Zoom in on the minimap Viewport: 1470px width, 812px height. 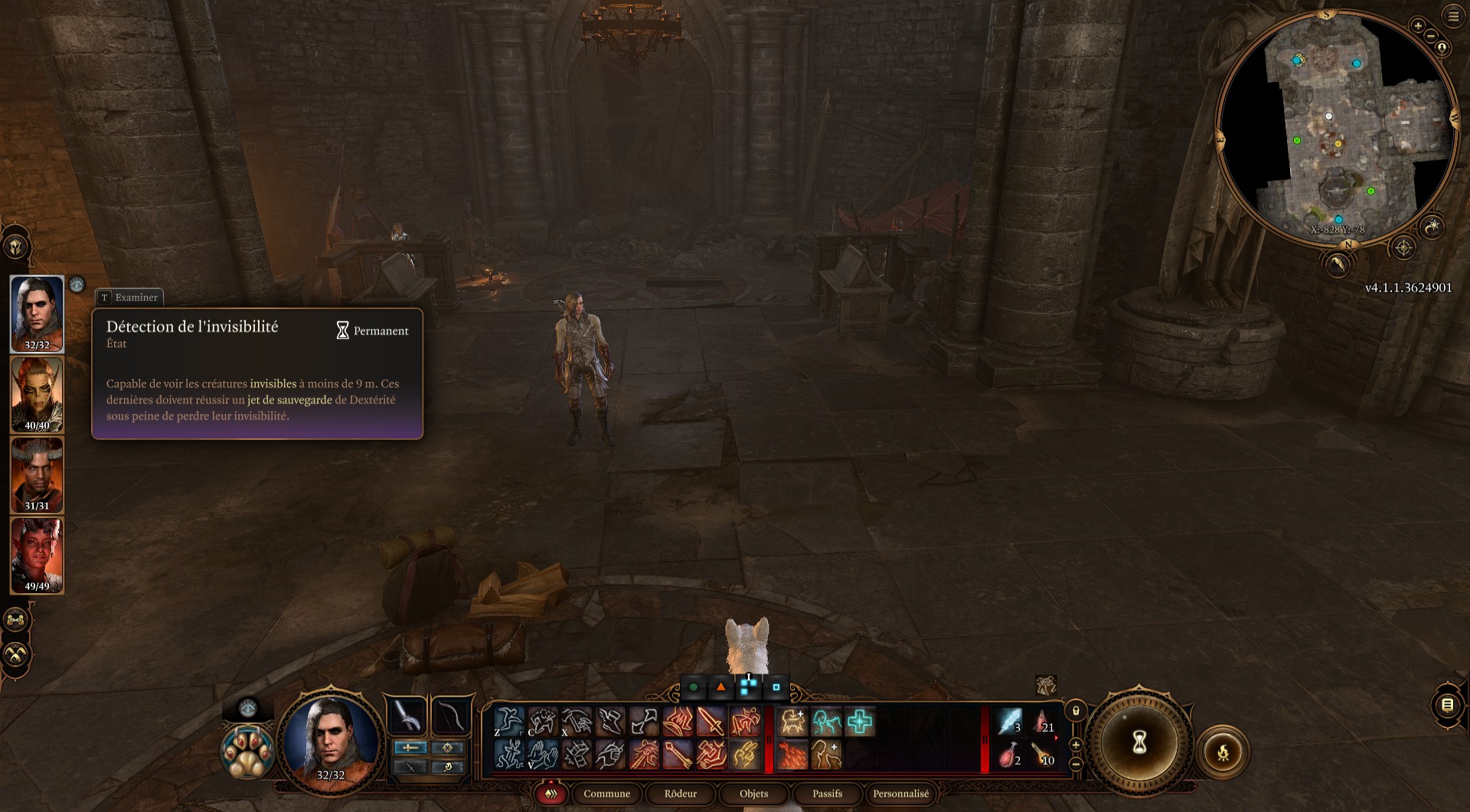point(1417,26)
